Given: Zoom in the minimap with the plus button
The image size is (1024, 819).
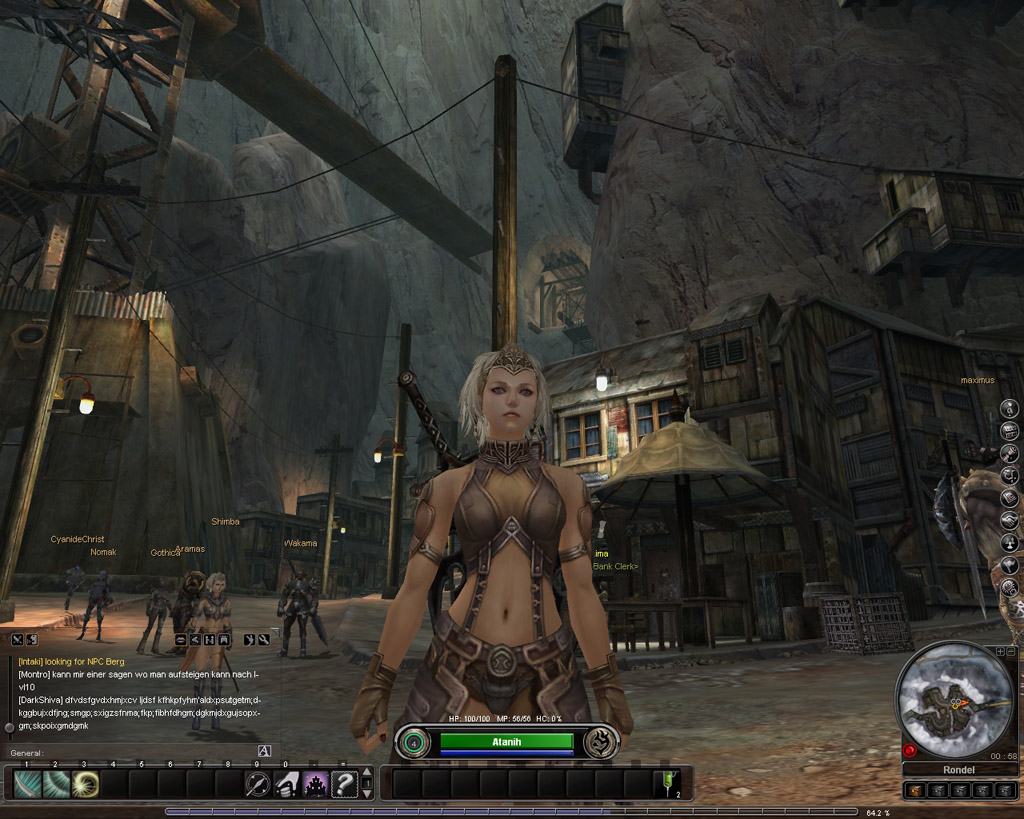Looking at the screenshot, I should pyautogui.click(x=1000, y=652).
